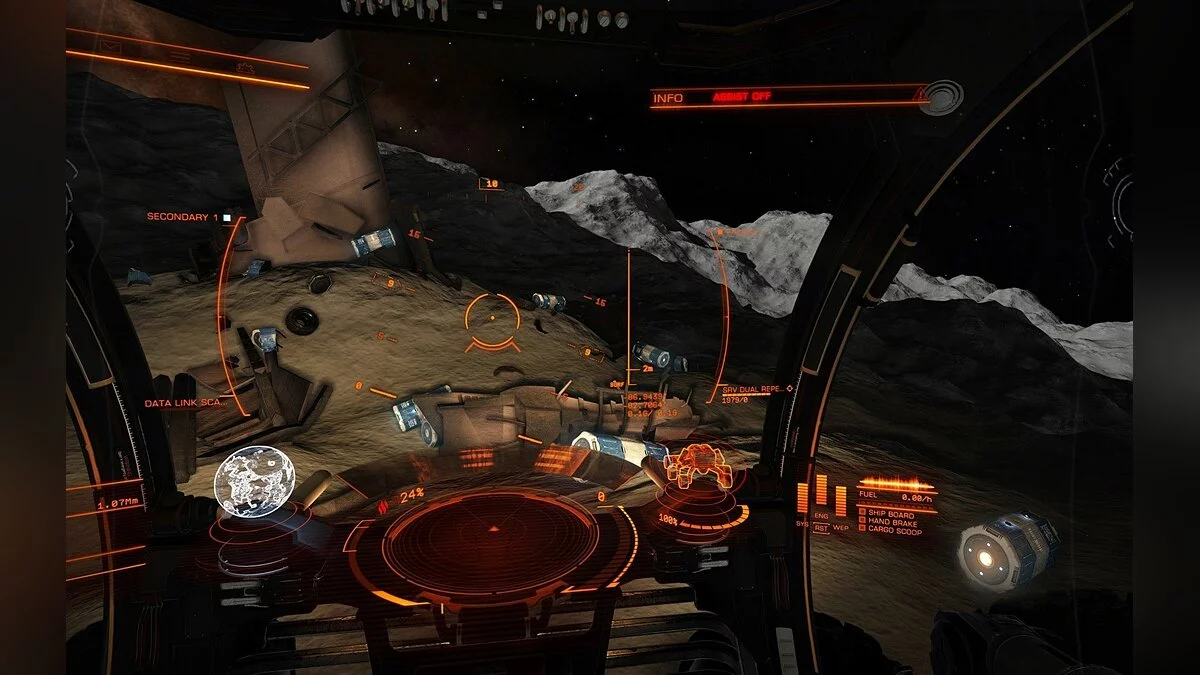Select the SYS power distributor pip column
This screenshot has width=1200, height=675.
[803, 498]
